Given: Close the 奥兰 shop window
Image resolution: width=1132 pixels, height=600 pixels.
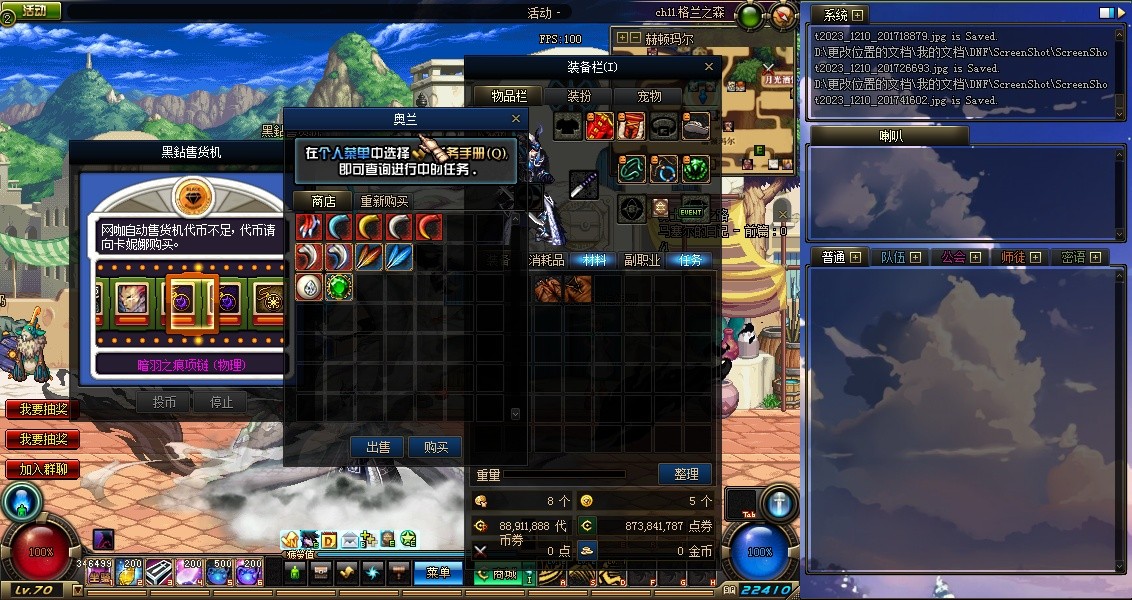Looking at the screenshot, I should (516, 119).
